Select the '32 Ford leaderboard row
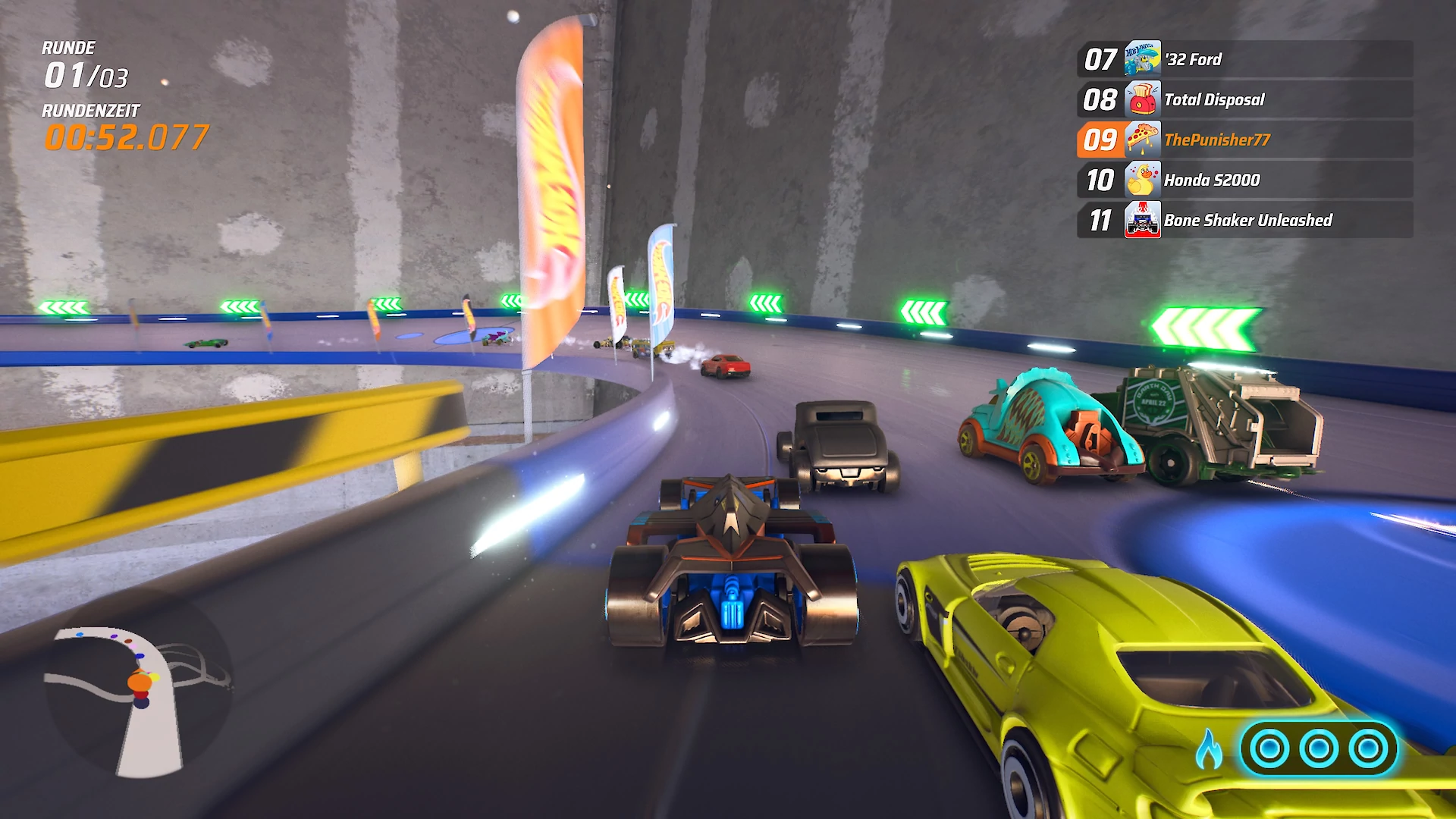Screen dimensions: 1456x819 (x=1244, y=59)
